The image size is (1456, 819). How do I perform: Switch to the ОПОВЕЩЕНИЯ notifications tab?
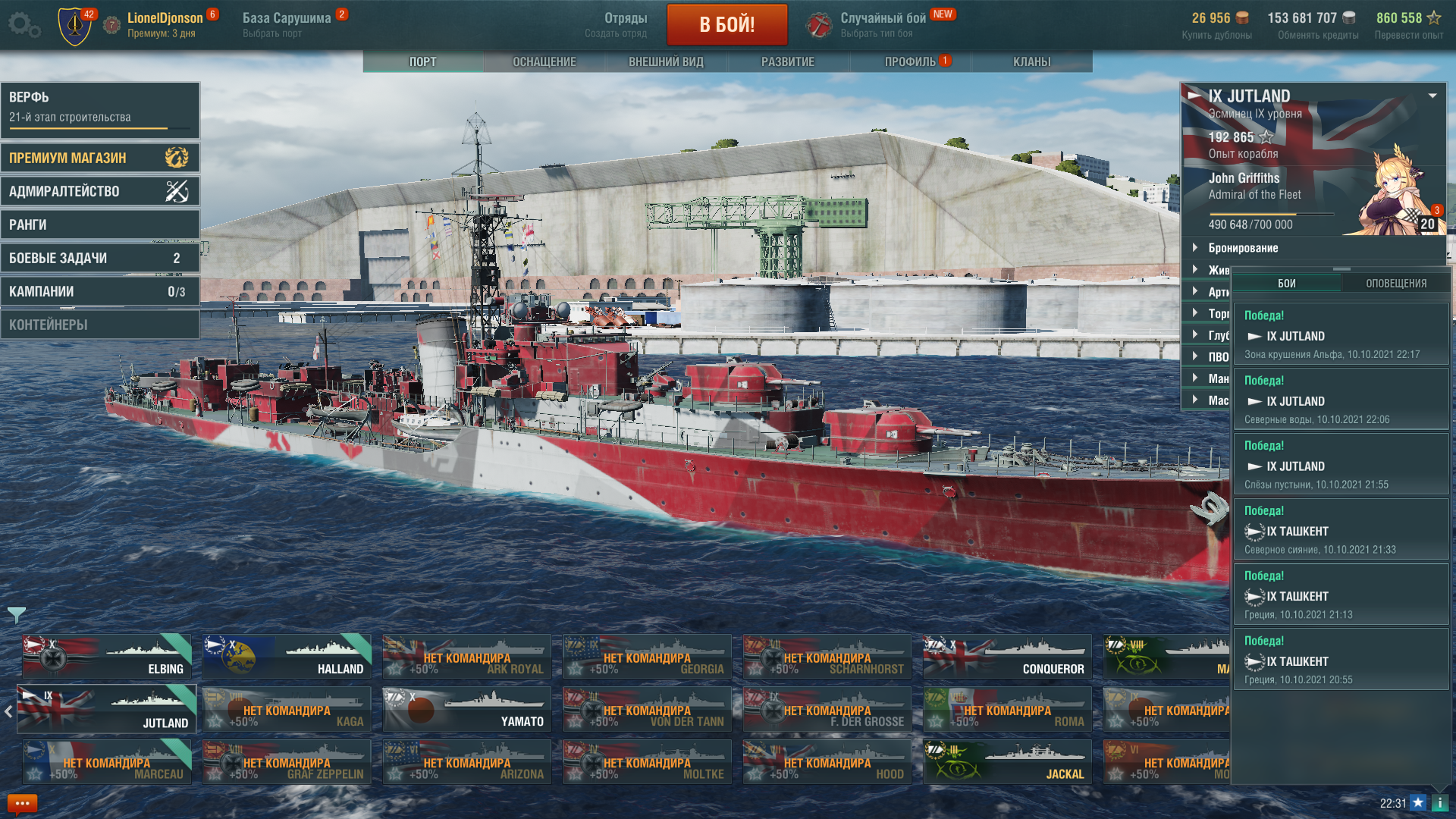[1396, 284]
